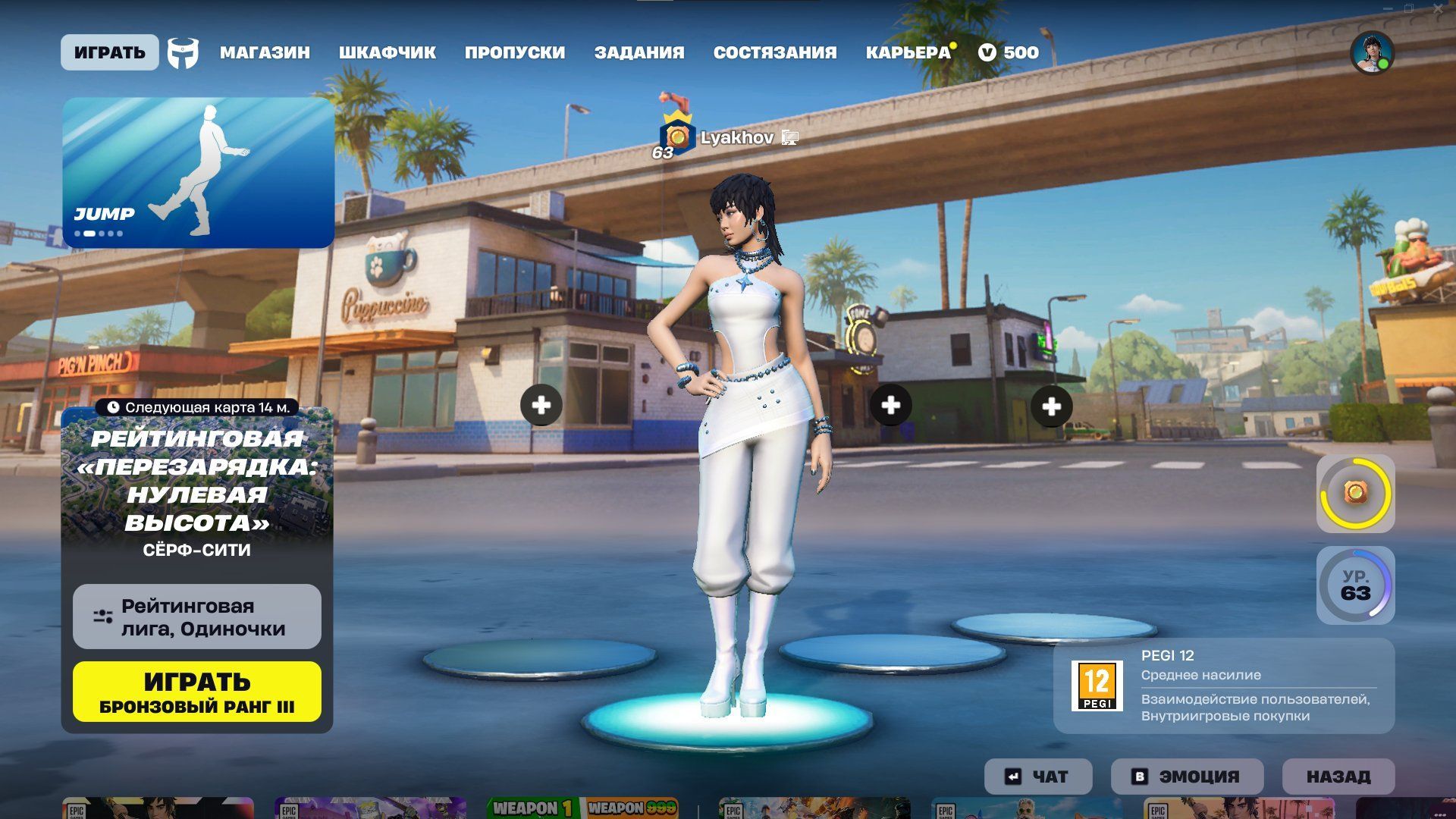The width and height of the screenshot is (1456, 819).
Task: Open the ЧАТ chat button
Action: click(x=1038, y=777)
